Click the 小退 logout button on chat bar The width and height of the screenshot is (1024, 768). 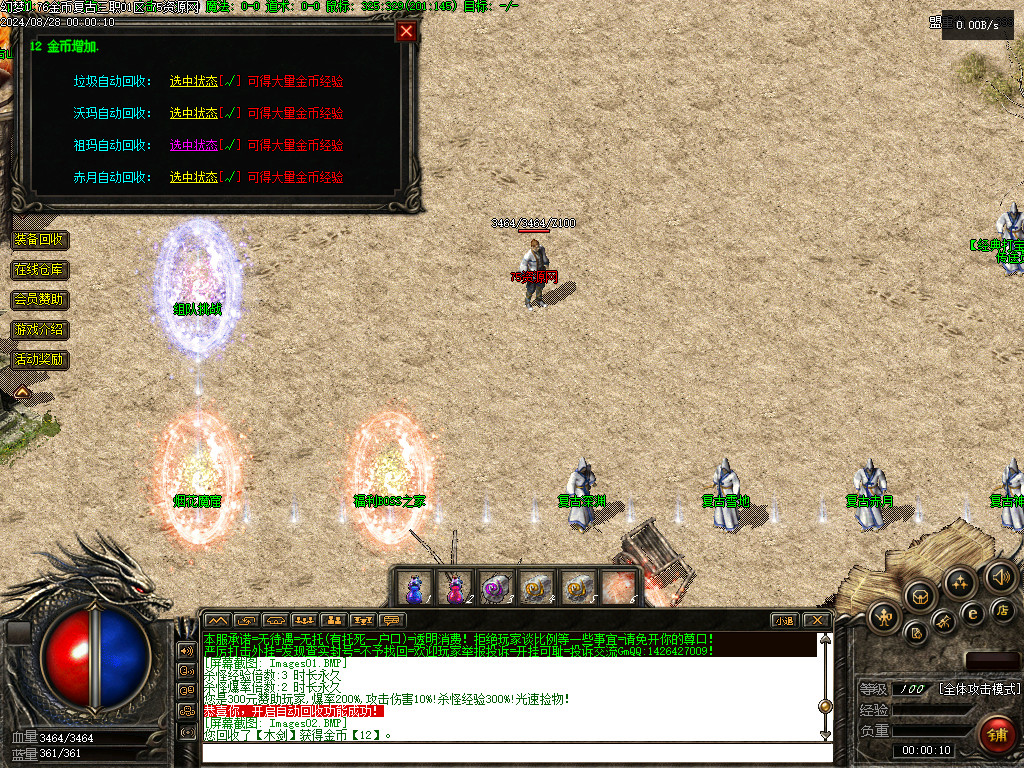[x=785, y=621]
